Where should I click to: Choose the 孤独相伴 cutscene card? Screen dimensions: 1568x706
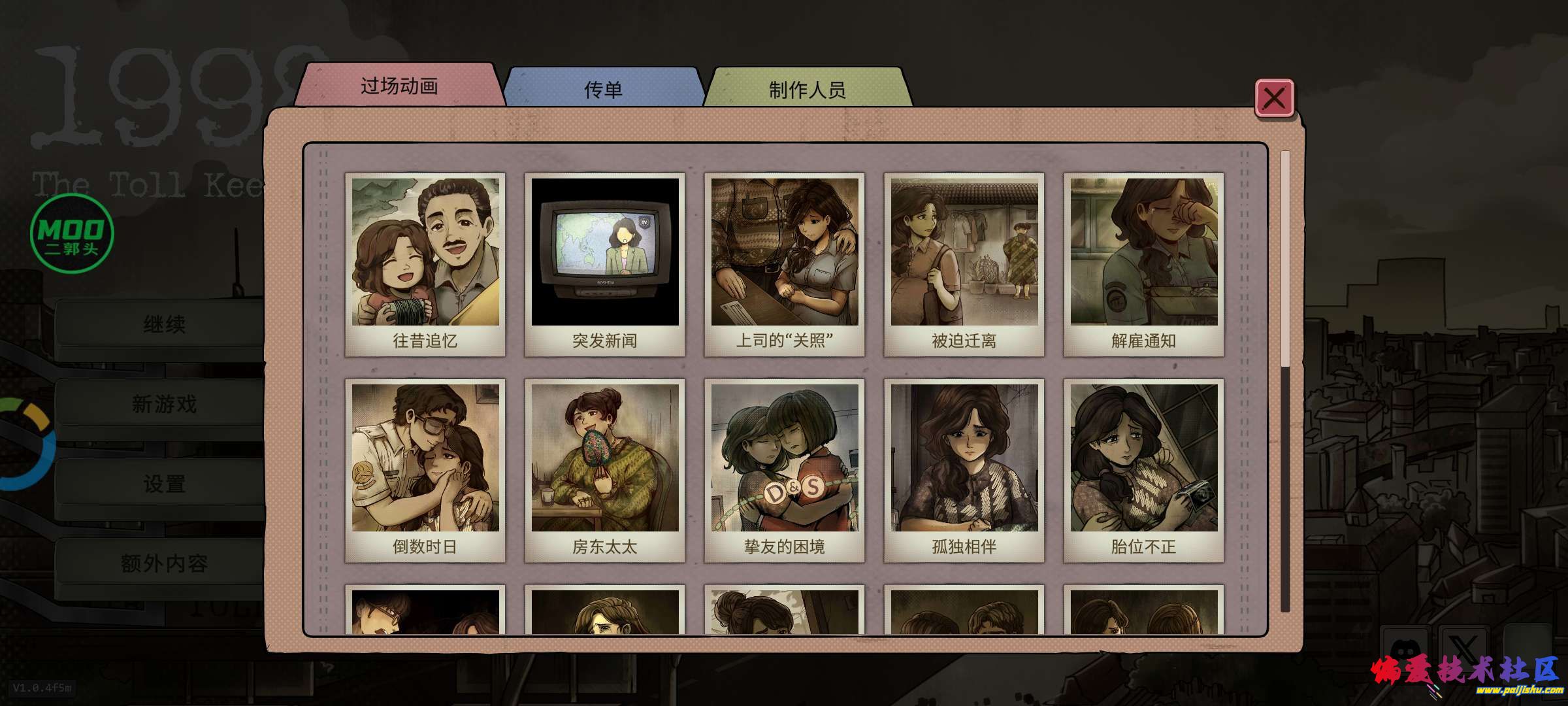tap(964, 470)
